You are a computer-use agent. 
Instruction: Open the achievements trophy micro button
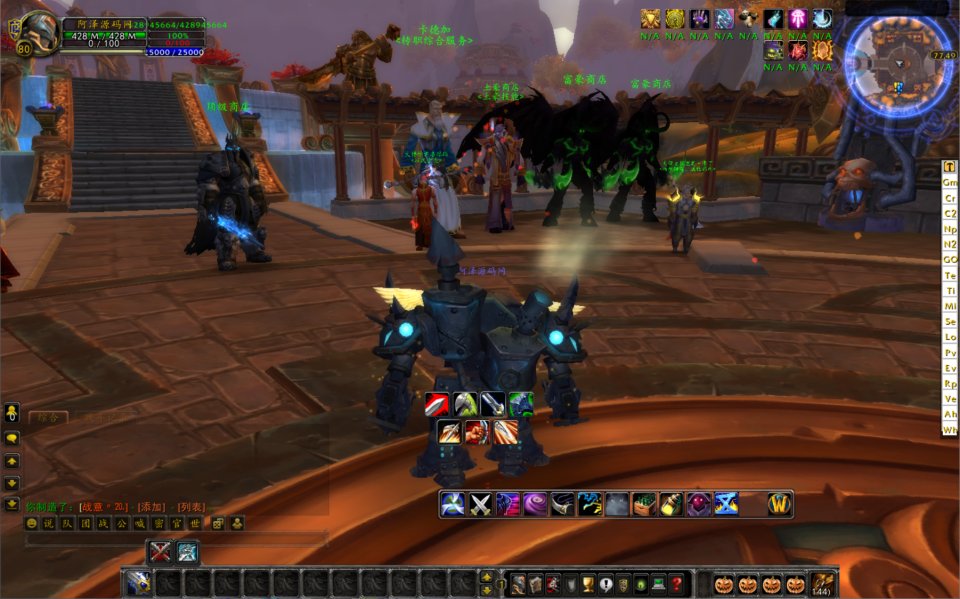click(587, 584)
